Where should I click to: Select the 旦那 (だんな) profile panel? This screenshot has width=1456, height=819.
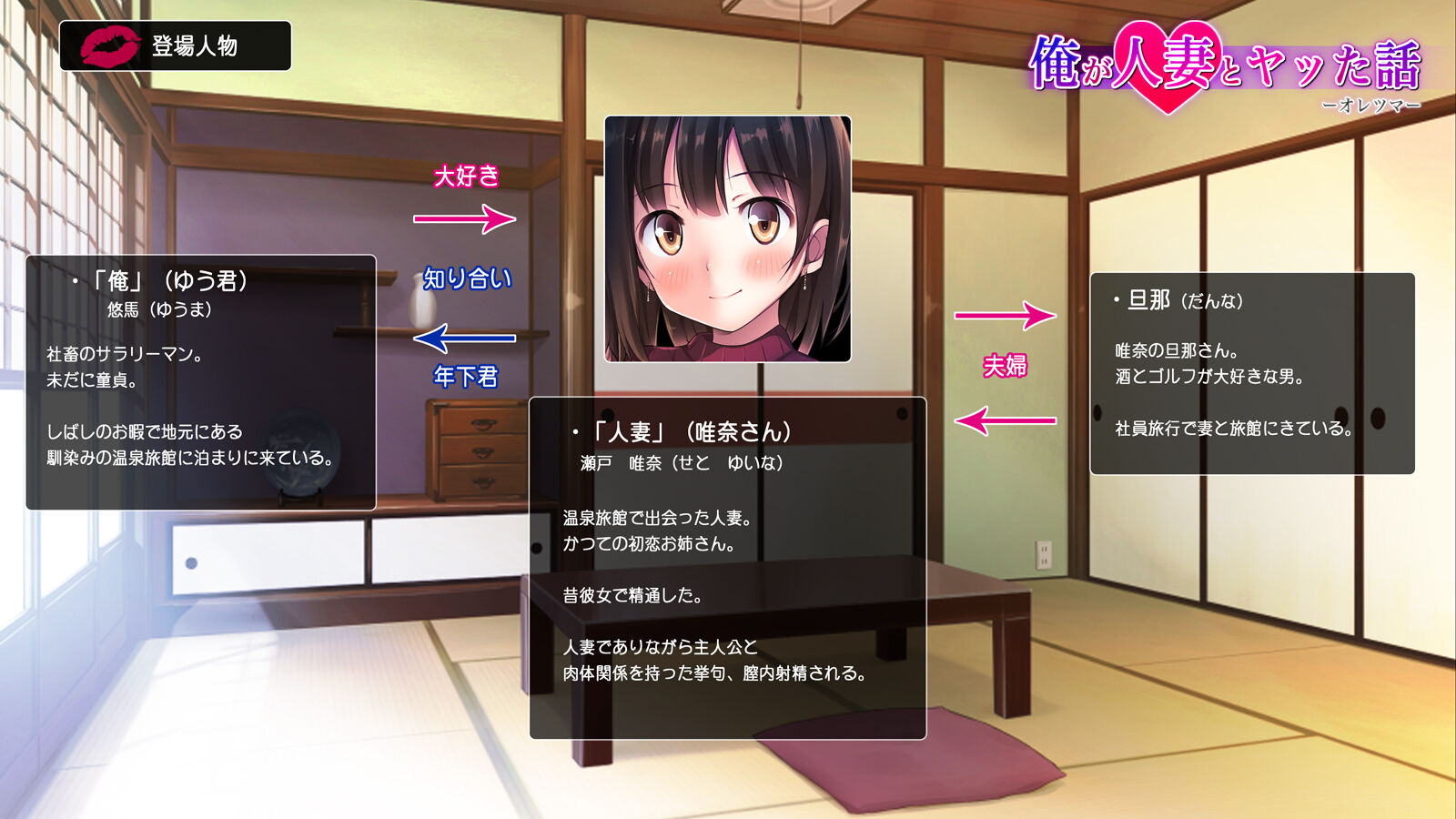point(1252,373)
